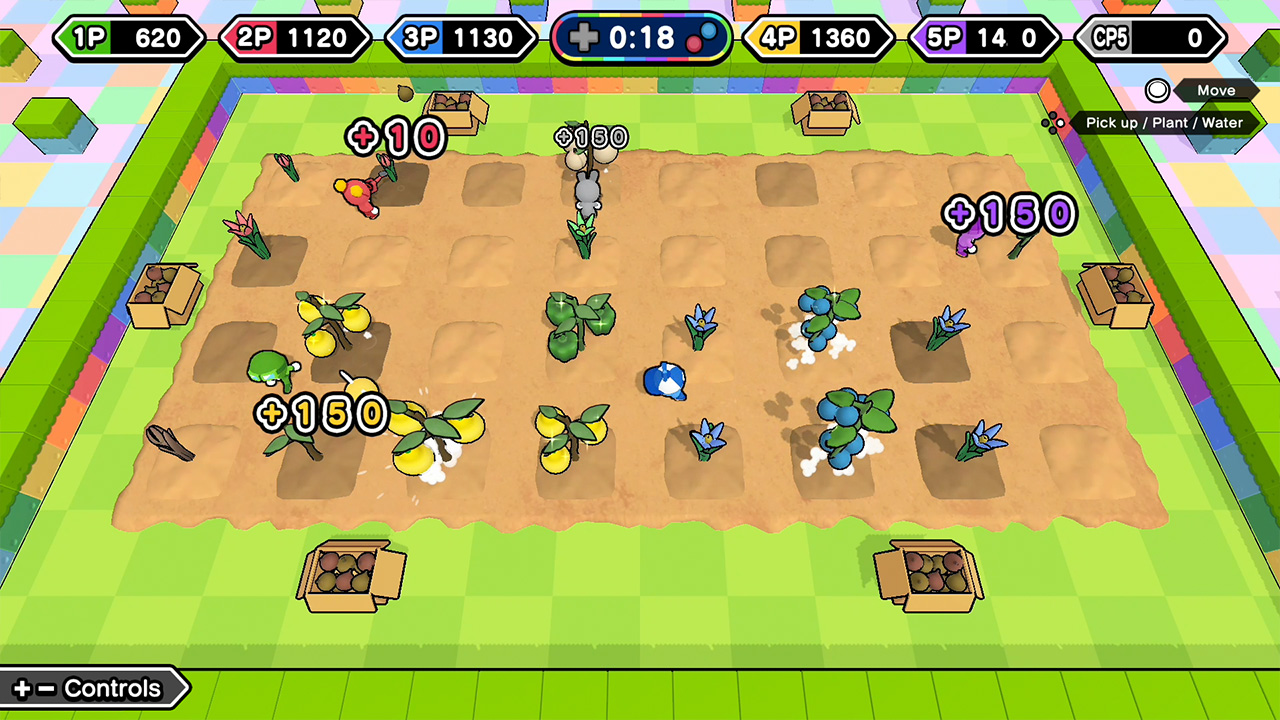Select the A-button icon next to Move hint
This screenshot has height=720, width=1280.
(1159, 90)
